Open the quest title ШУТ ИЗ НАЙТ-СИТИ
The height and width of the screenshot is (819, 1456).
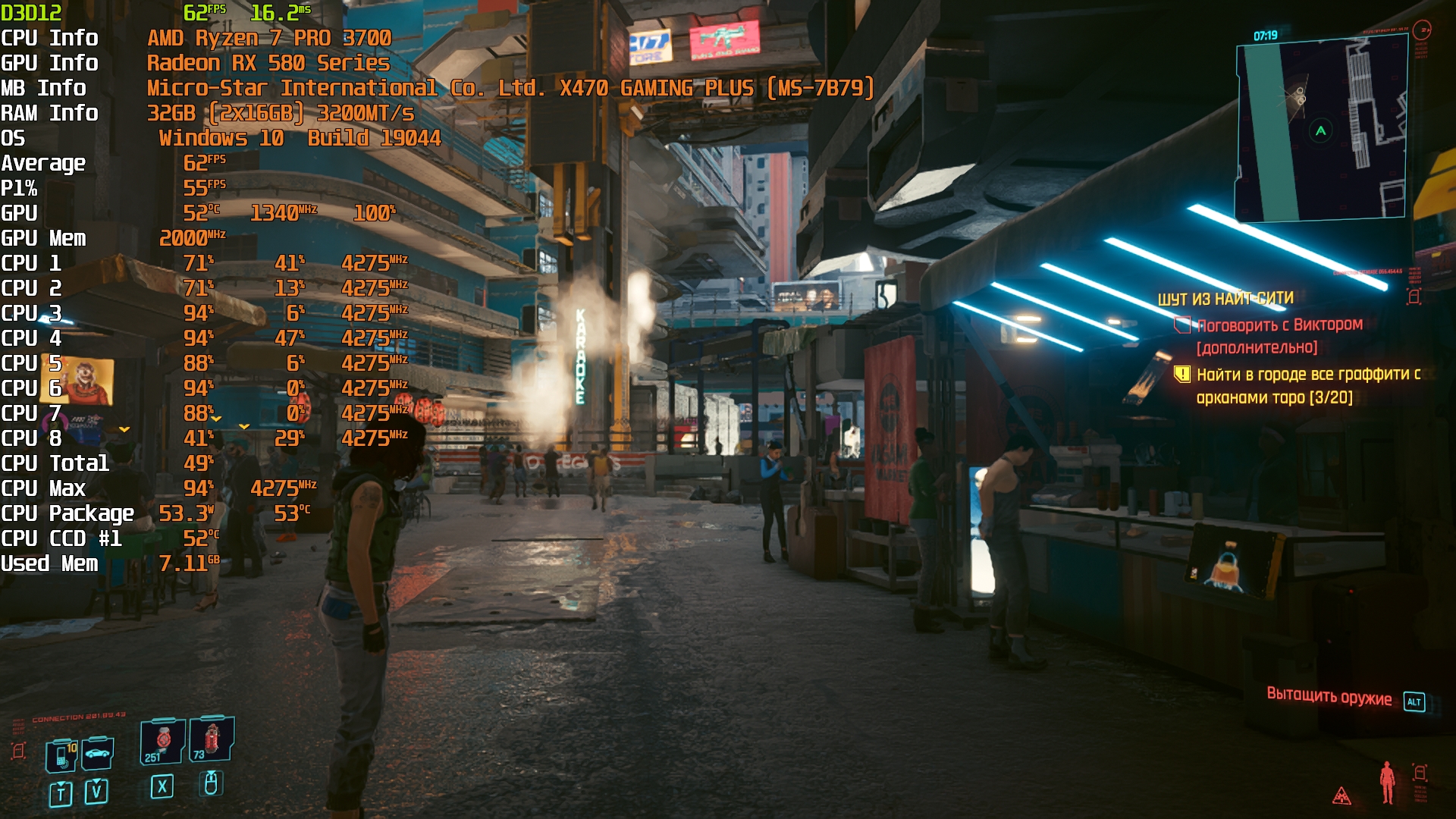pos(1225,299)
